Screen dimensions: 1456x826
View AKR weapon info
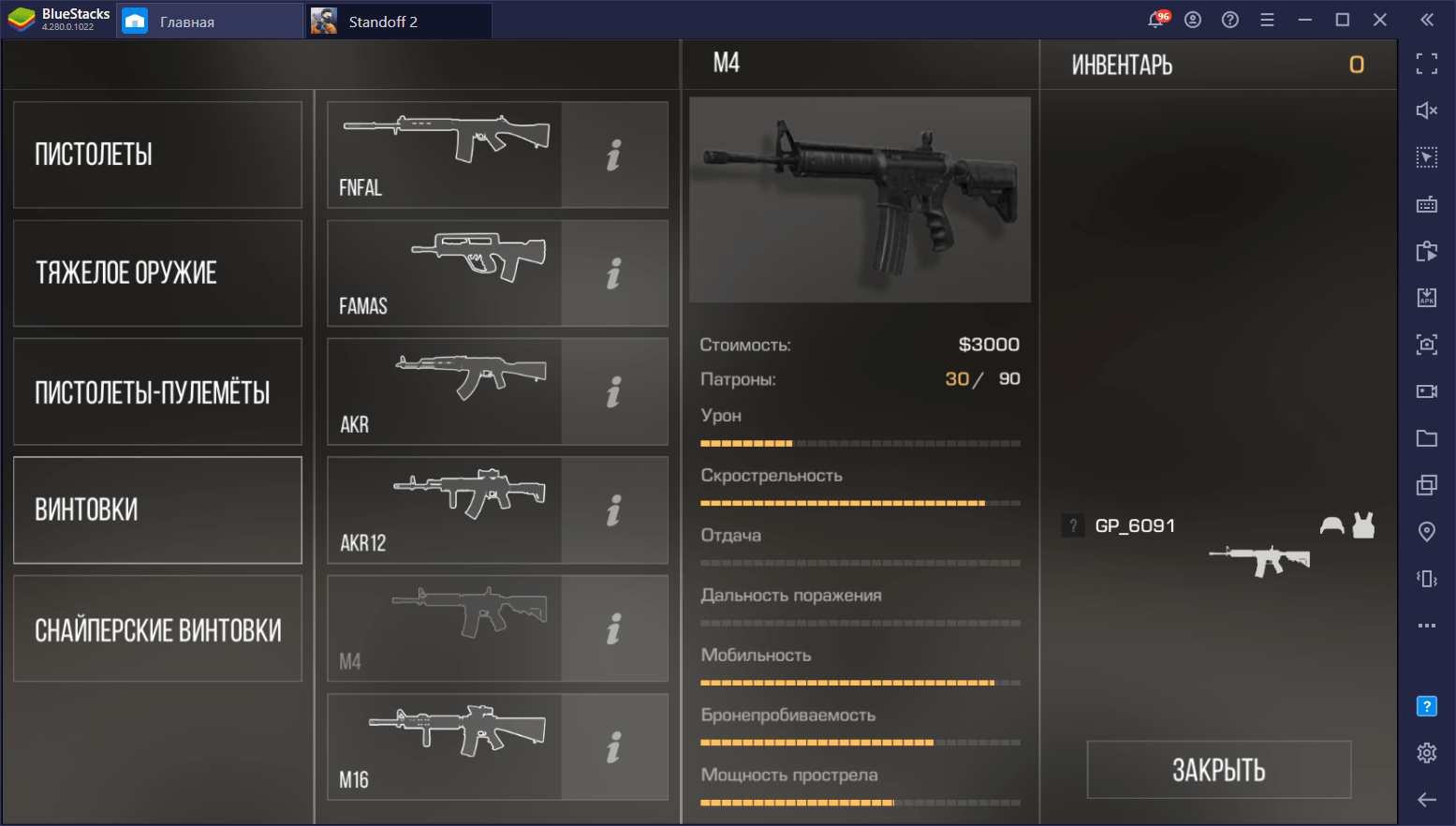pos(614,391)
